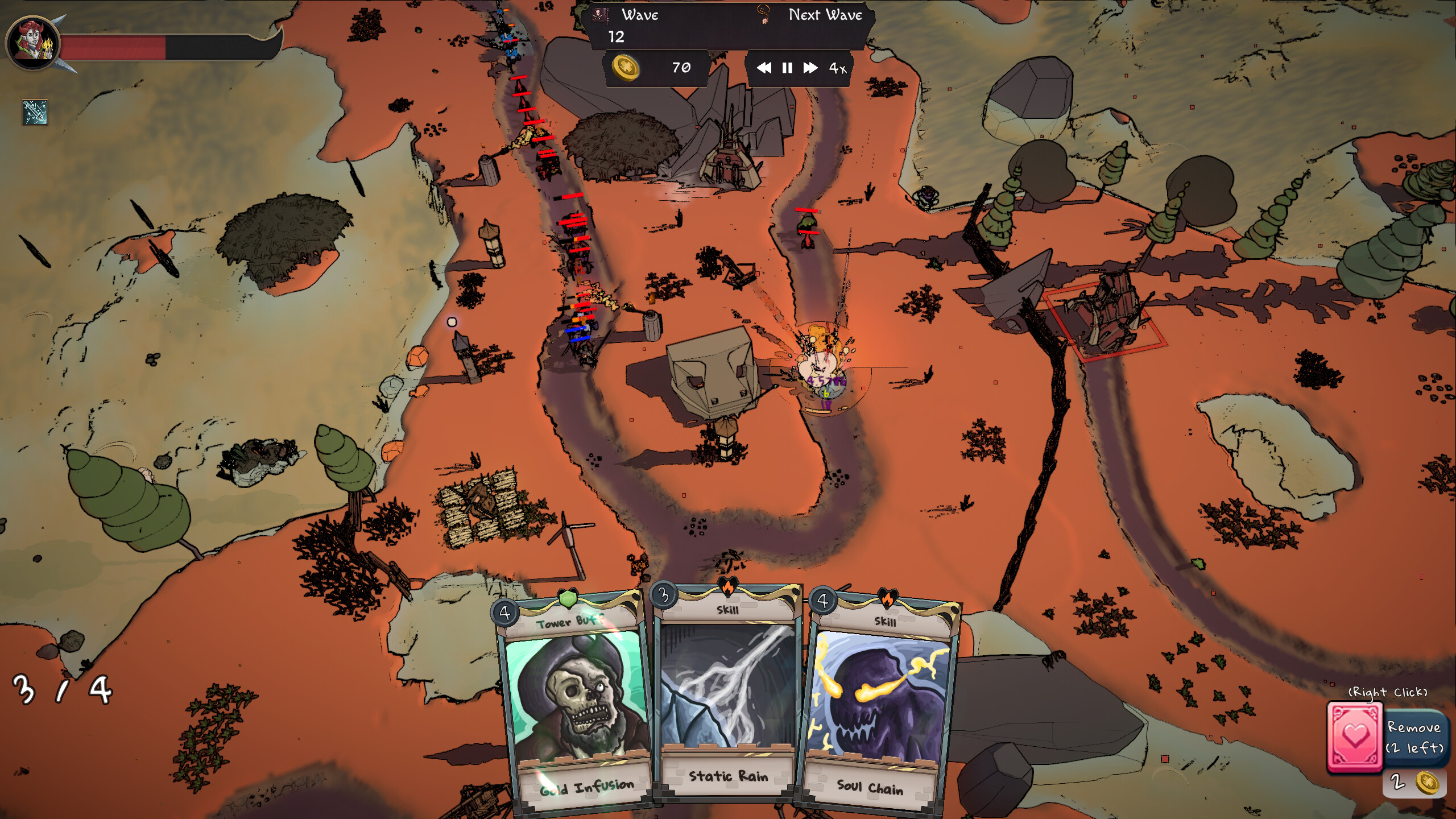Pause the game with the pause control
The width and height of the screenshot is (1456, 819).
(787, 69)
